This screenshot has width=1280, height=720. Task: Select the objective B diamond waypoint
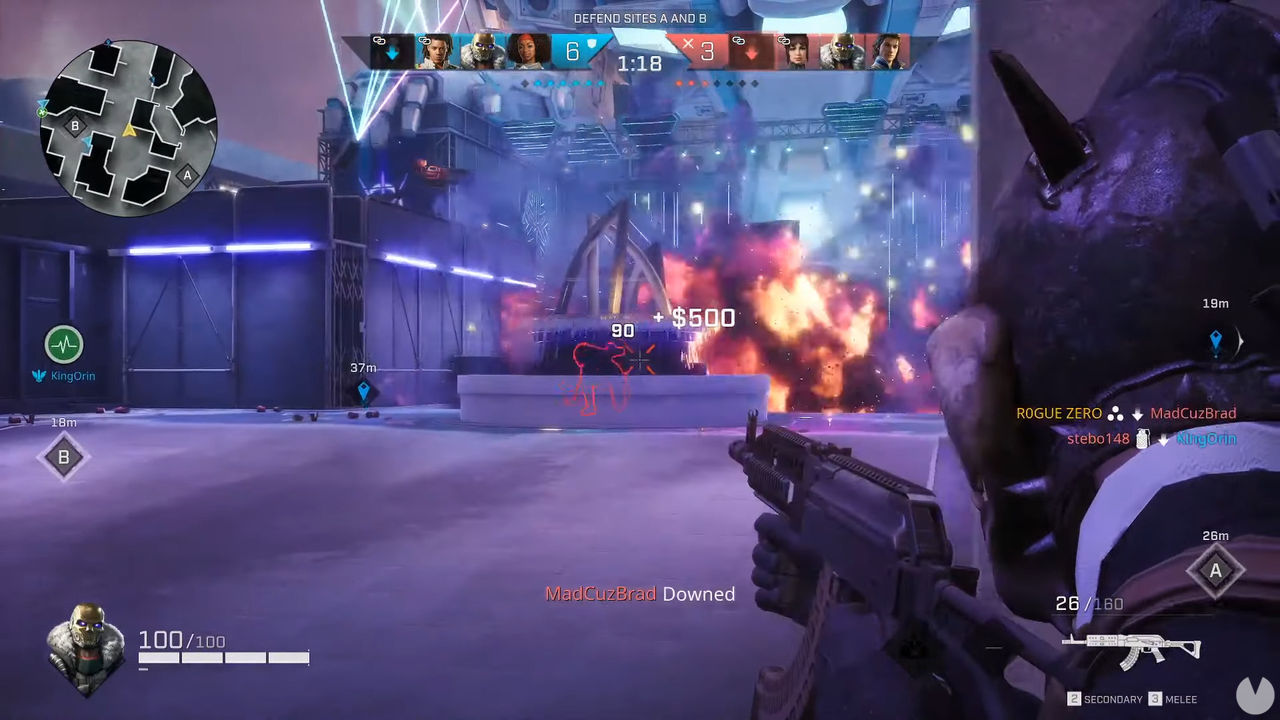pyautogui.click(x=64, y=457)
